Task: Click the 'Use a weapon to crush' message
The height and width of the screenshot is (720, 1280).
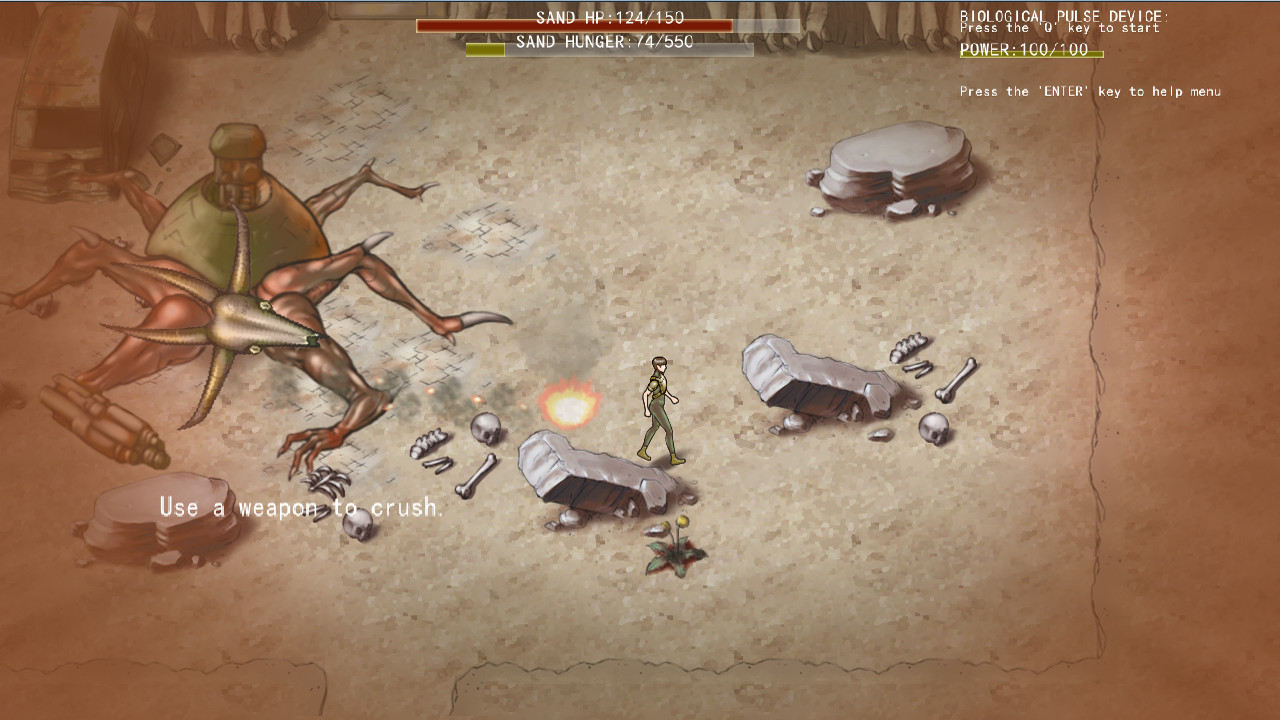Action: coord(300,507)
